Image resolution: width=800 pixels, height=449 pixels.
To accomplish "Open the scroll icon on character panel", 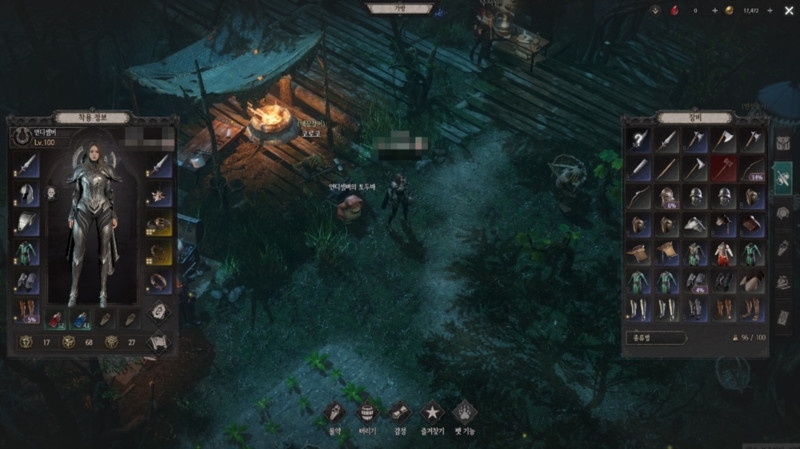I will coord(158,341).
